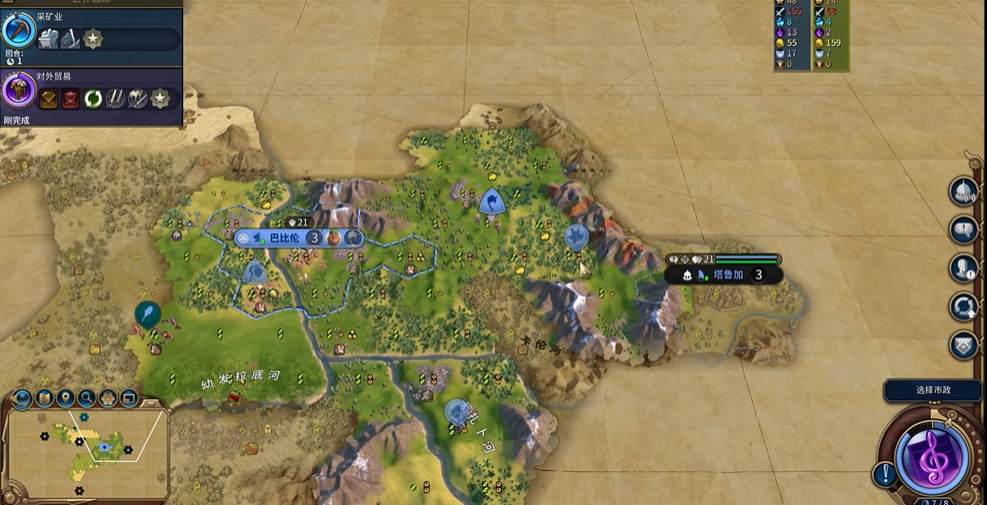Open the thumbs-down notification icon
Screen dimensions: 987x505
pyautogui.click(x=962, y=229)
